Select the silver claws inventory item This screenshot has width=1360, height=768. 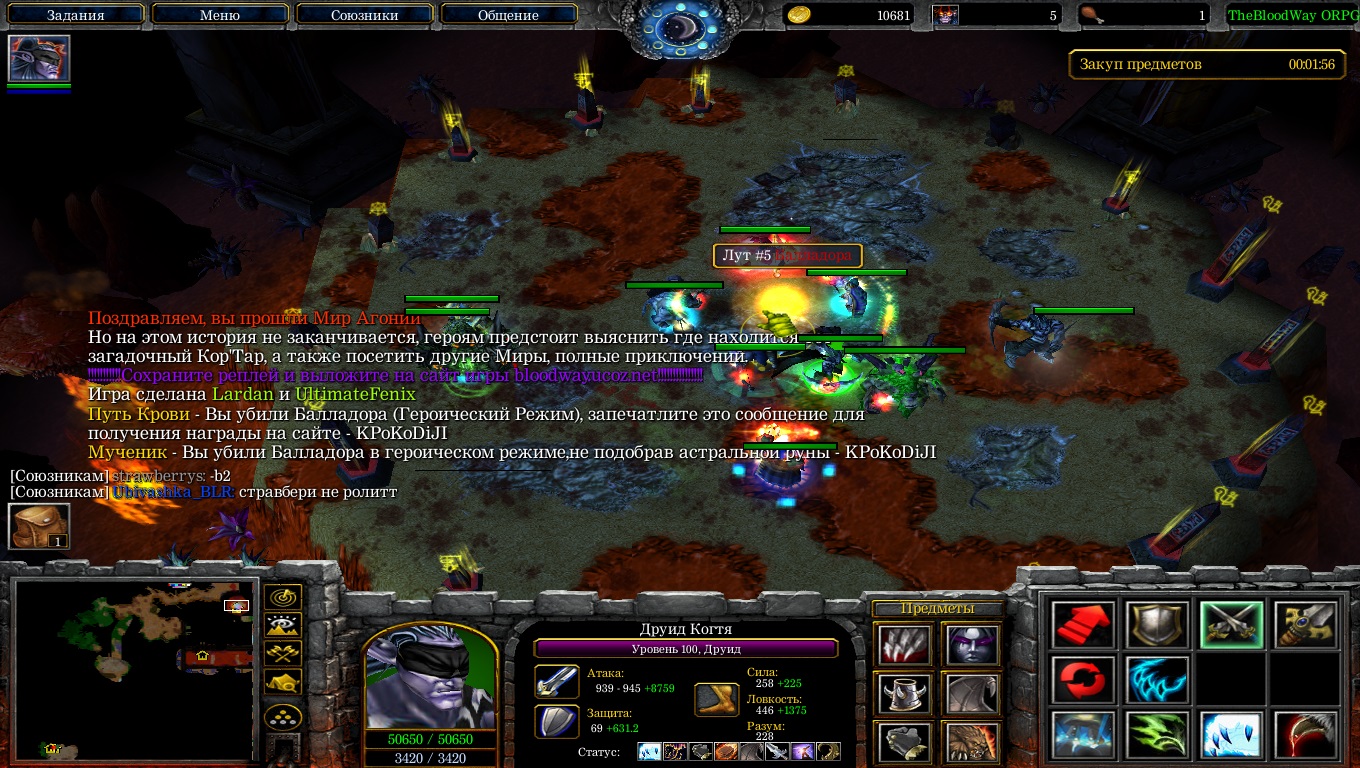[905, 645]
